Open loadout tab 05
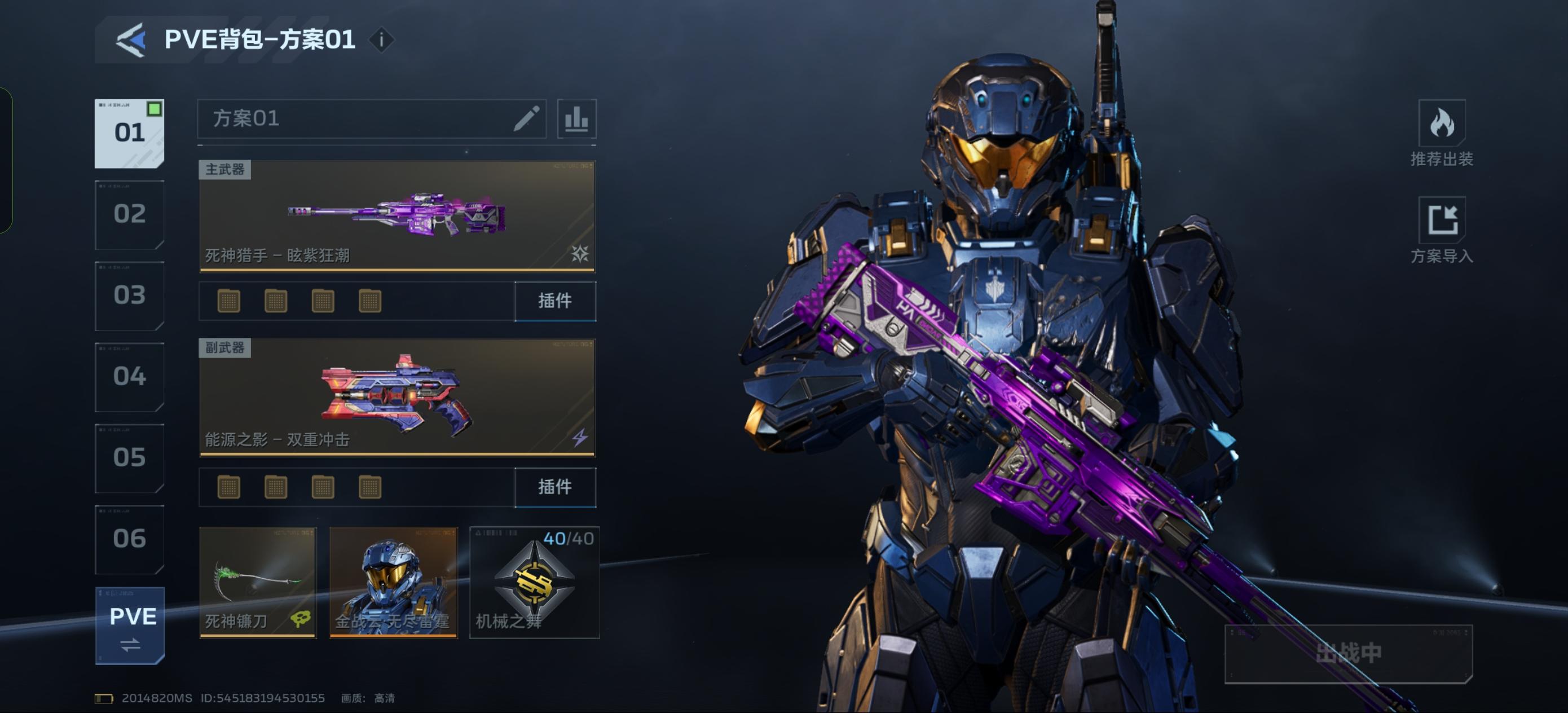Image resolution: width=1568 pixels, height=713 pixels. [129, 458]
